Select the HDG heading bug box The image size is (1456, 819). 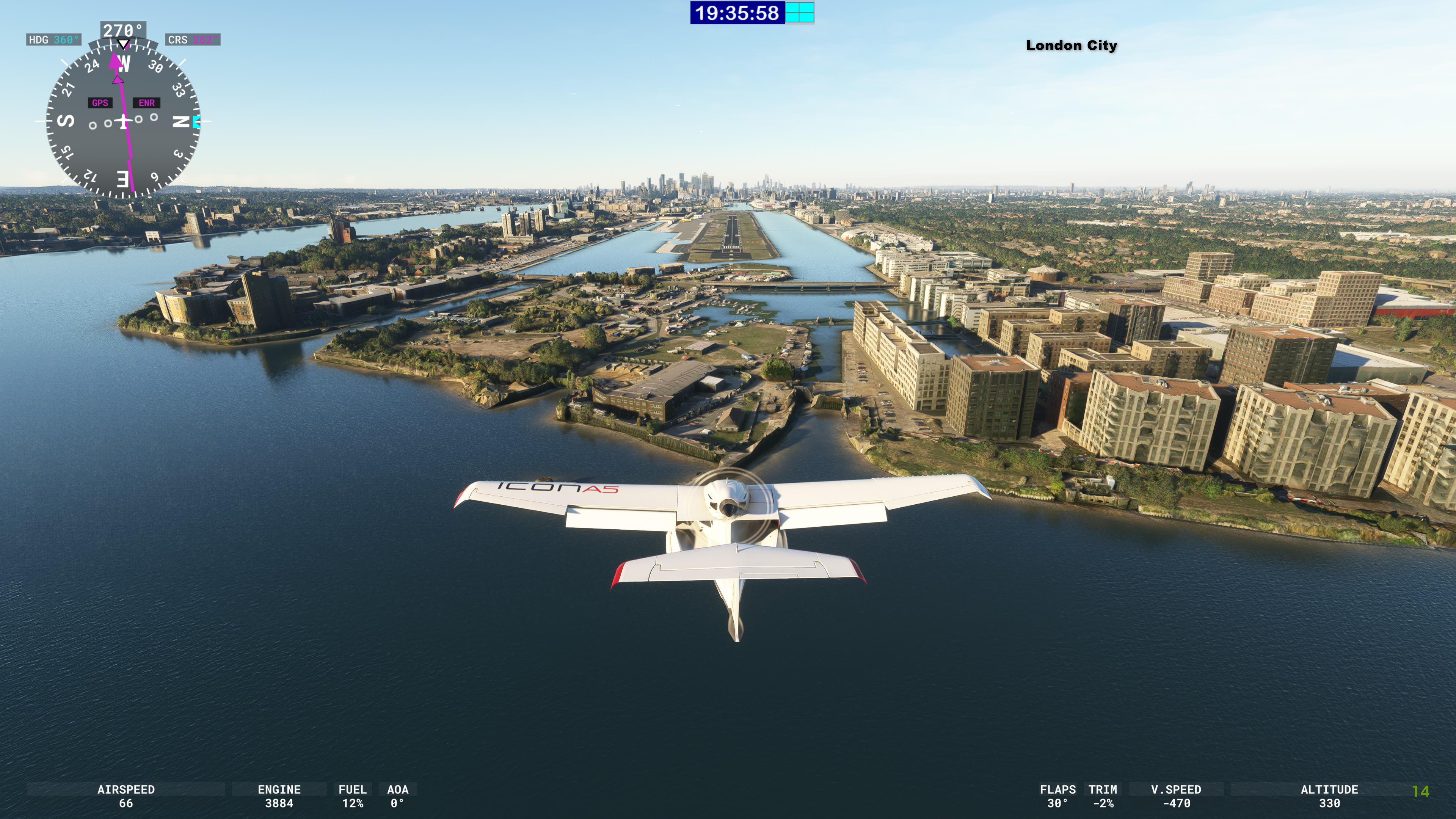coord(54,39)
